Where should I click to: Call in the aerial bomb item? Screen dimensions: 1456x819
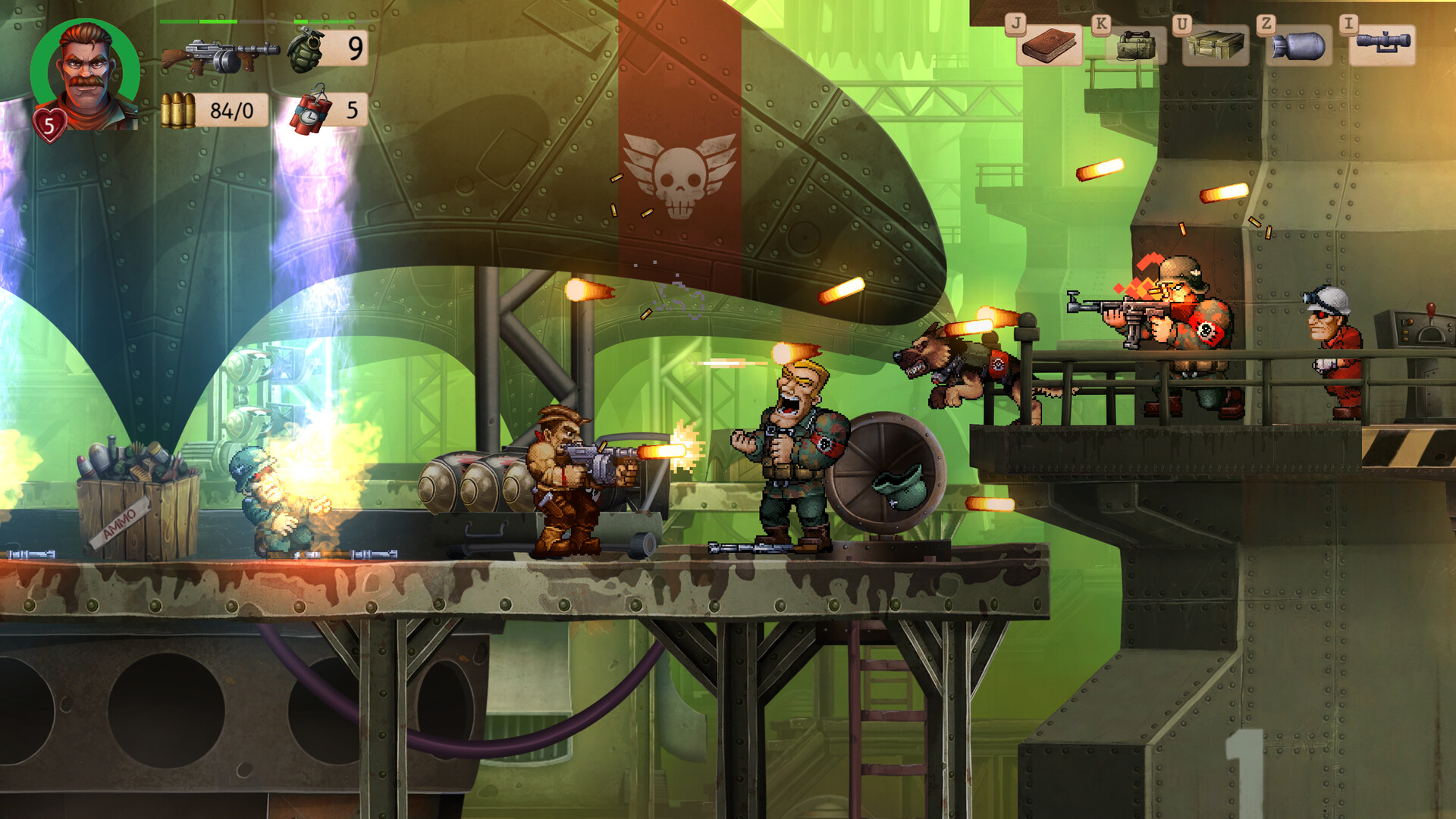1299,45
